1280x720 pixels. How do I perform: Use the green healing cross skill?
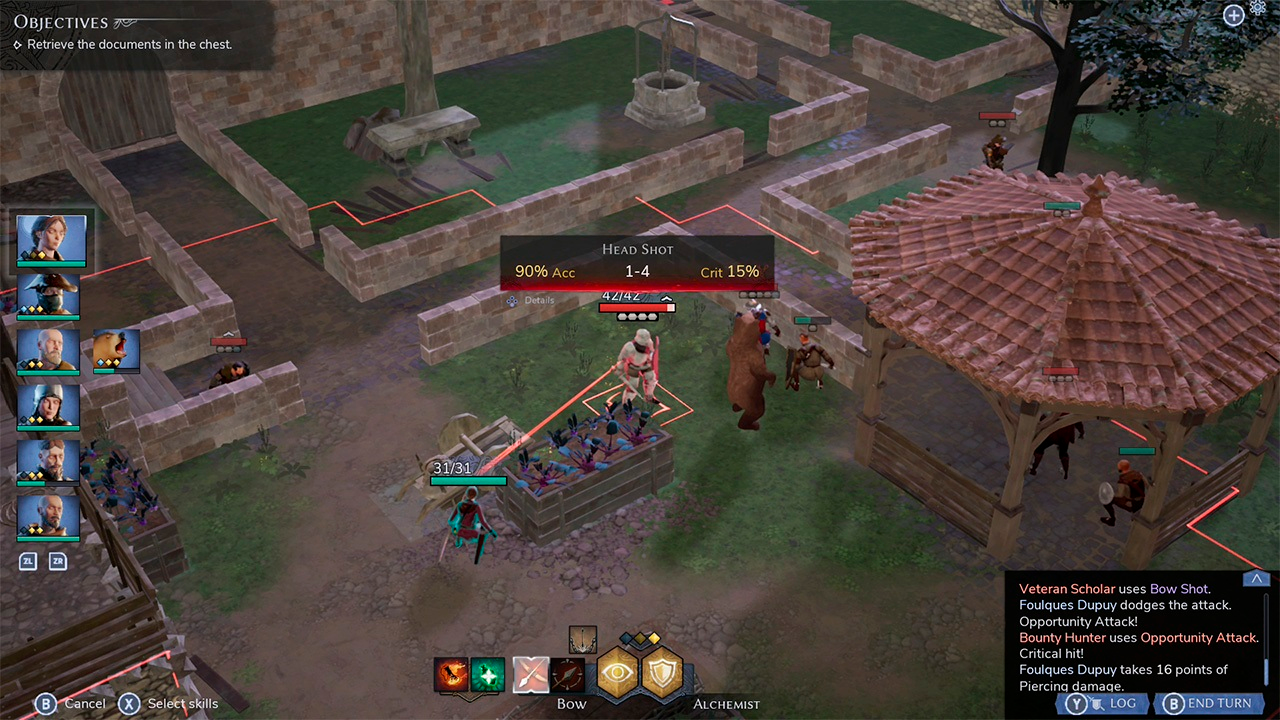pos(487,675)
